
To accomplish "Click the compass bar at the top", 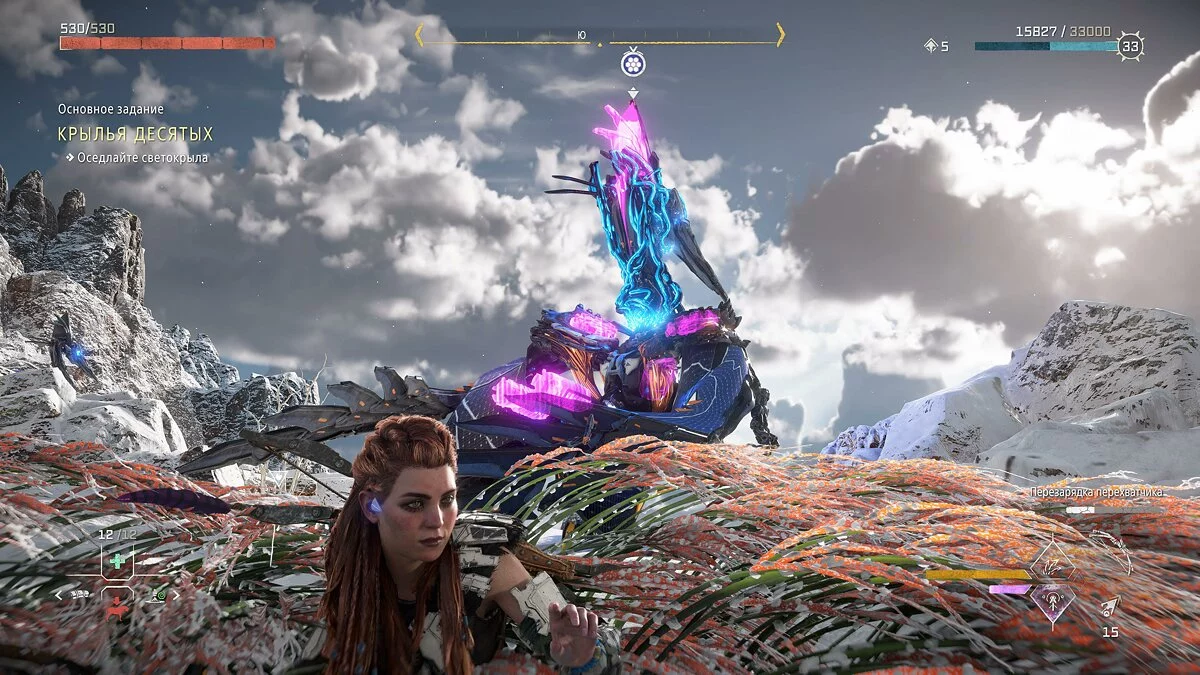I will coord(600,36).
